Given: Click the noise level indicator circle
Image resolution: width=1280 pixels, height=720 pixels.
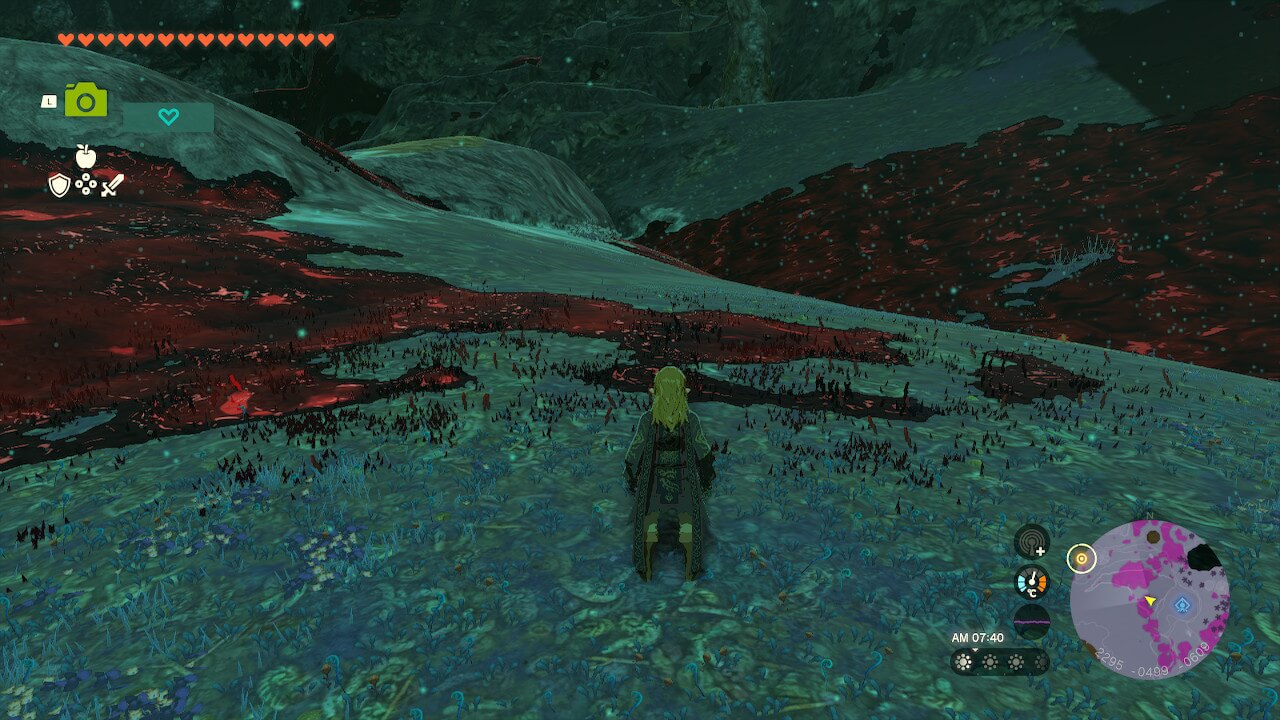Looking at the screenshot, I should [x=1031, y=621].
